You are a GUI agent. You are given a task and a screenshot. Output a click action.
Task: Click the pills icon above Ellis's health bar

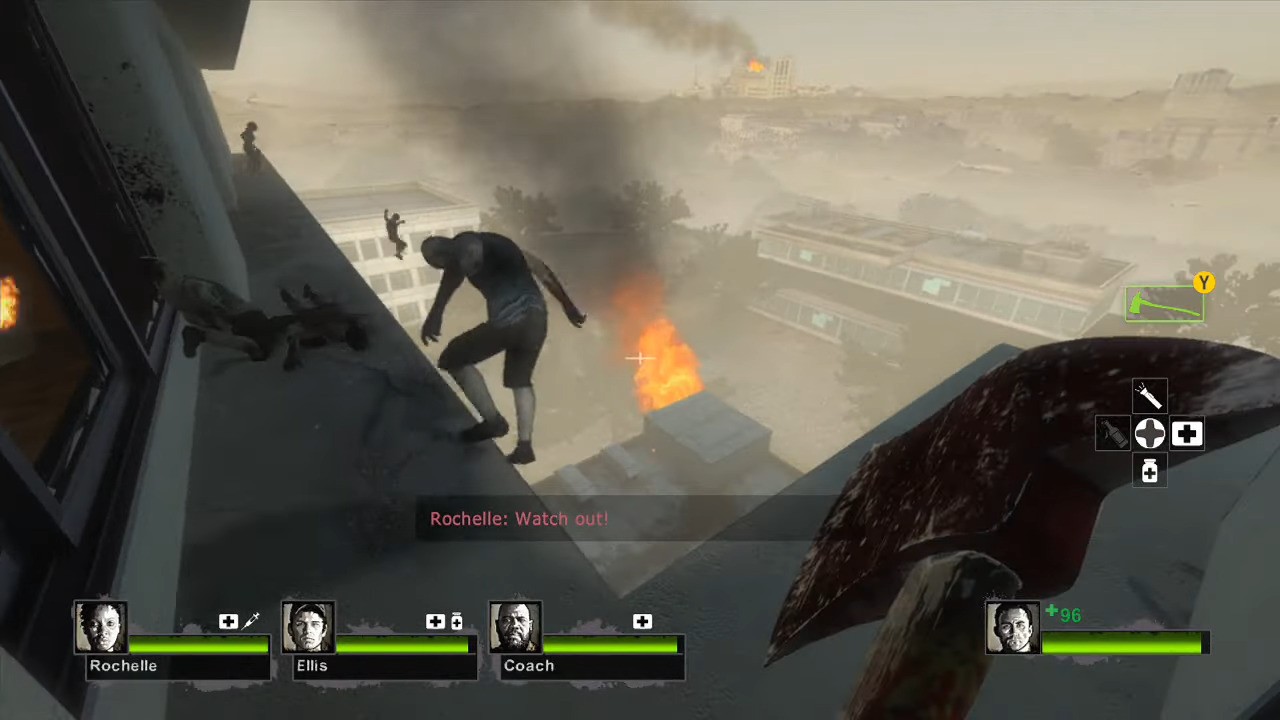(x=457, y=621)
